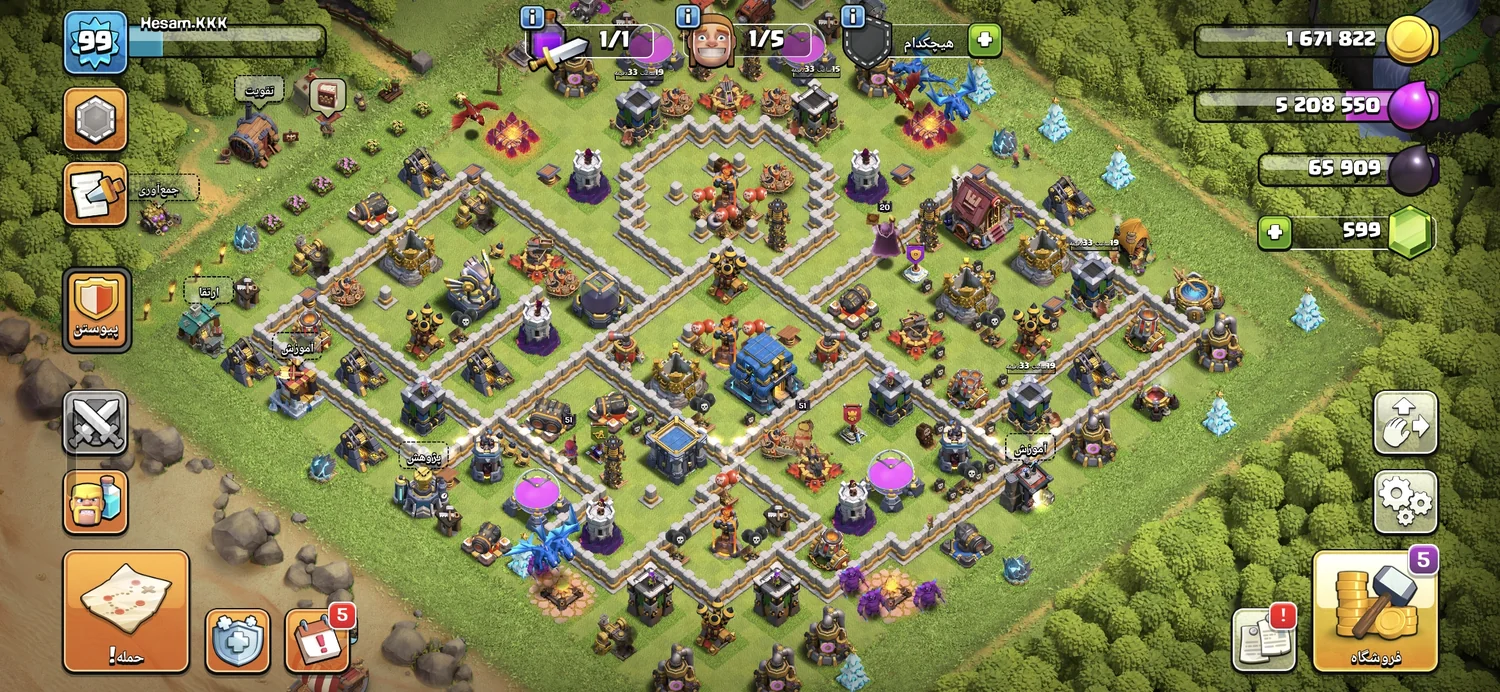Screen dimensions: 1500x692
Task: Open the level 99 experience badge
Action: point(96,43)
